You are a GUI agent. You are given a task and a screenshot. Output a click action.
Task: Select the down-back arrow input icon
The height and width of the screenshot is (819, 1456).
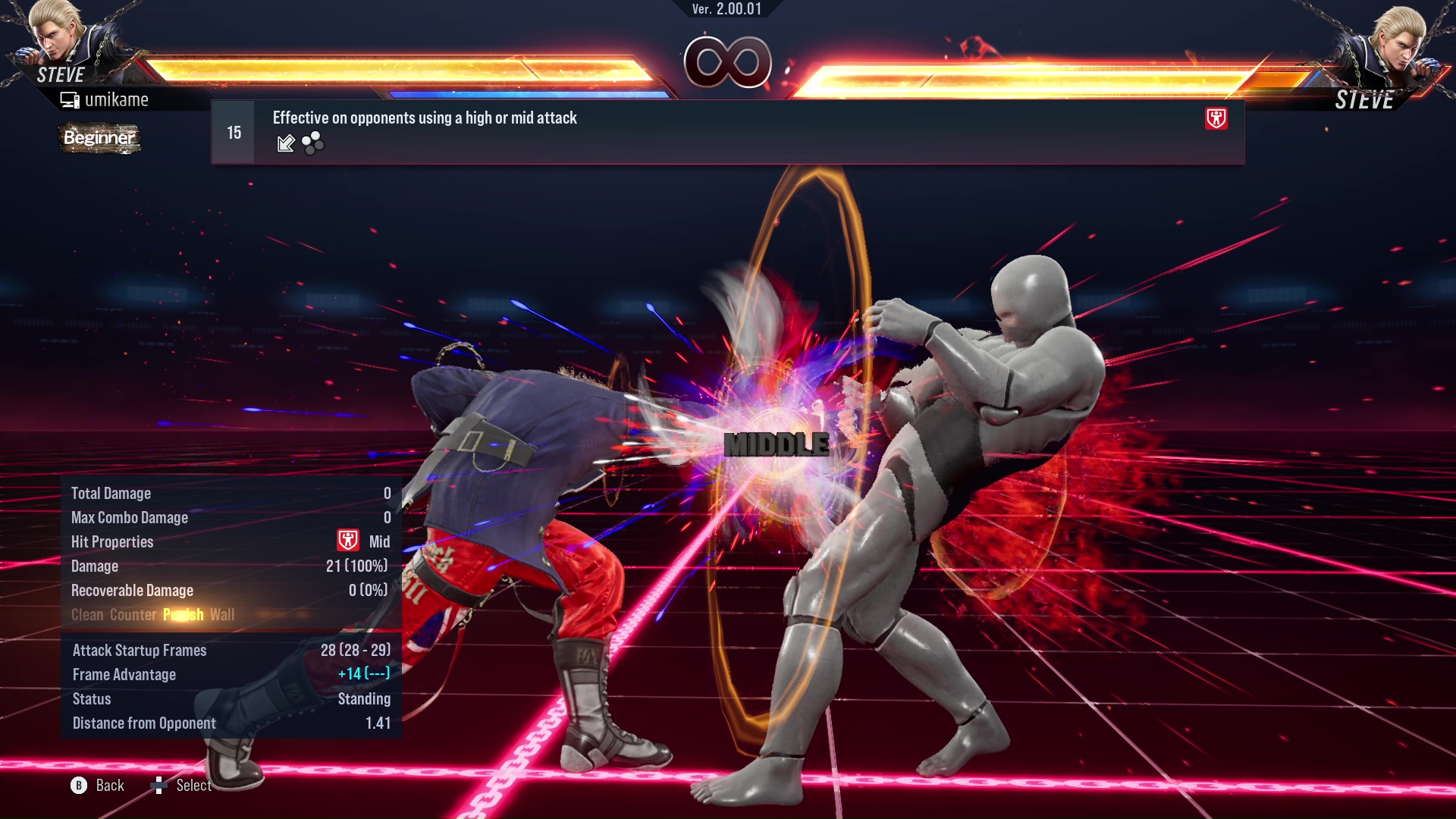coord(285,143)
